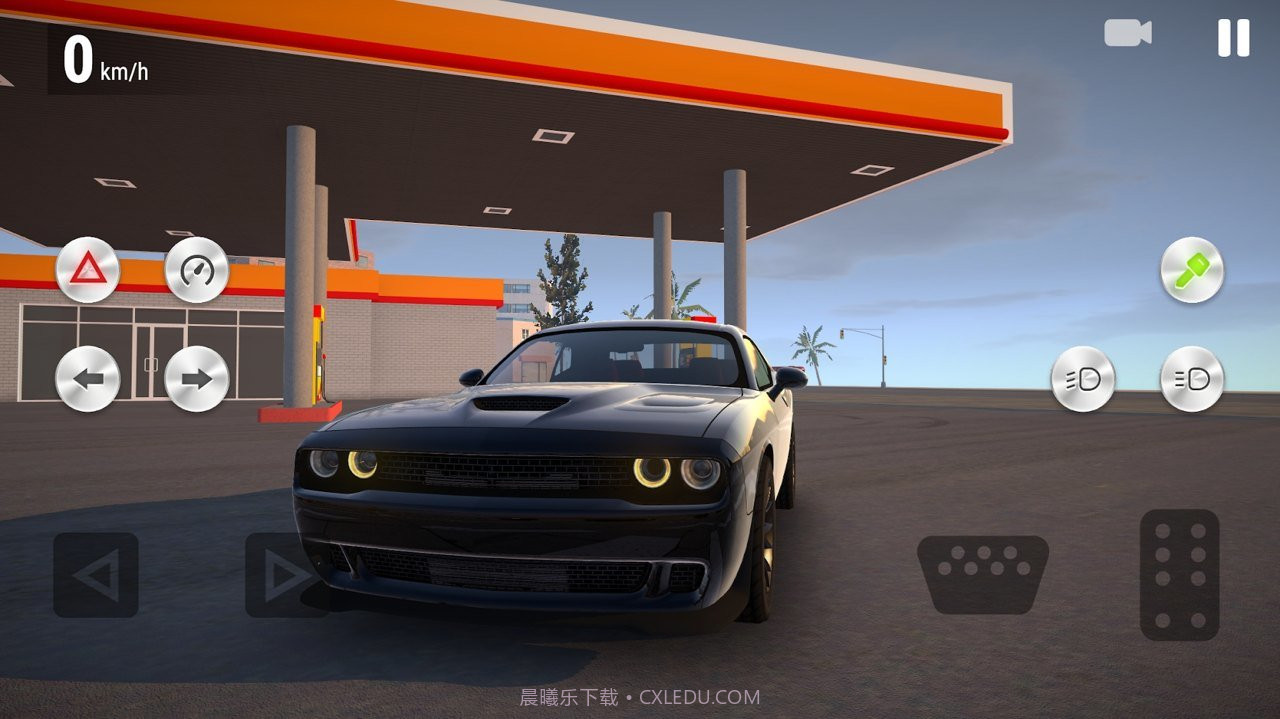This screenshot has width=1280, height=719.
Task: Pause the game
Action: (x=1233, y=38)
